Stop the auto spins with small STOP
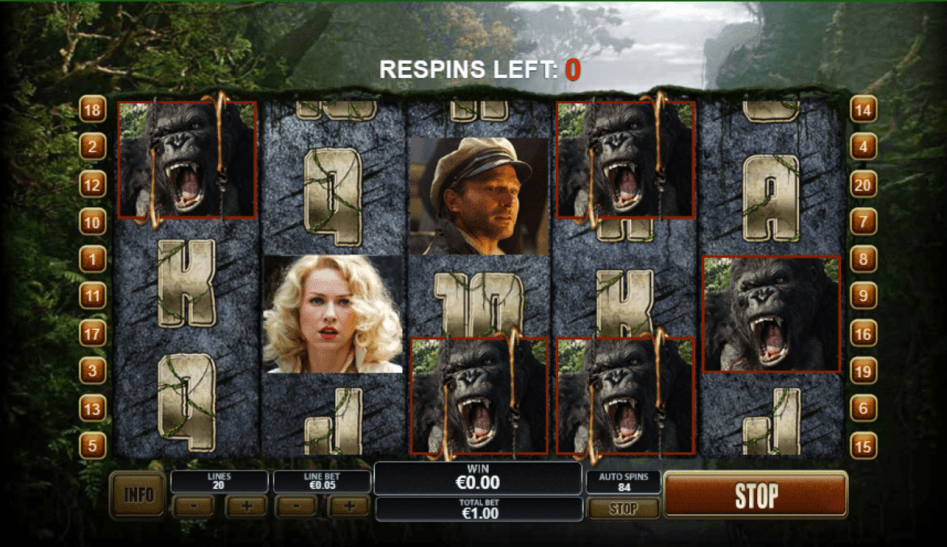 point(623,508)
